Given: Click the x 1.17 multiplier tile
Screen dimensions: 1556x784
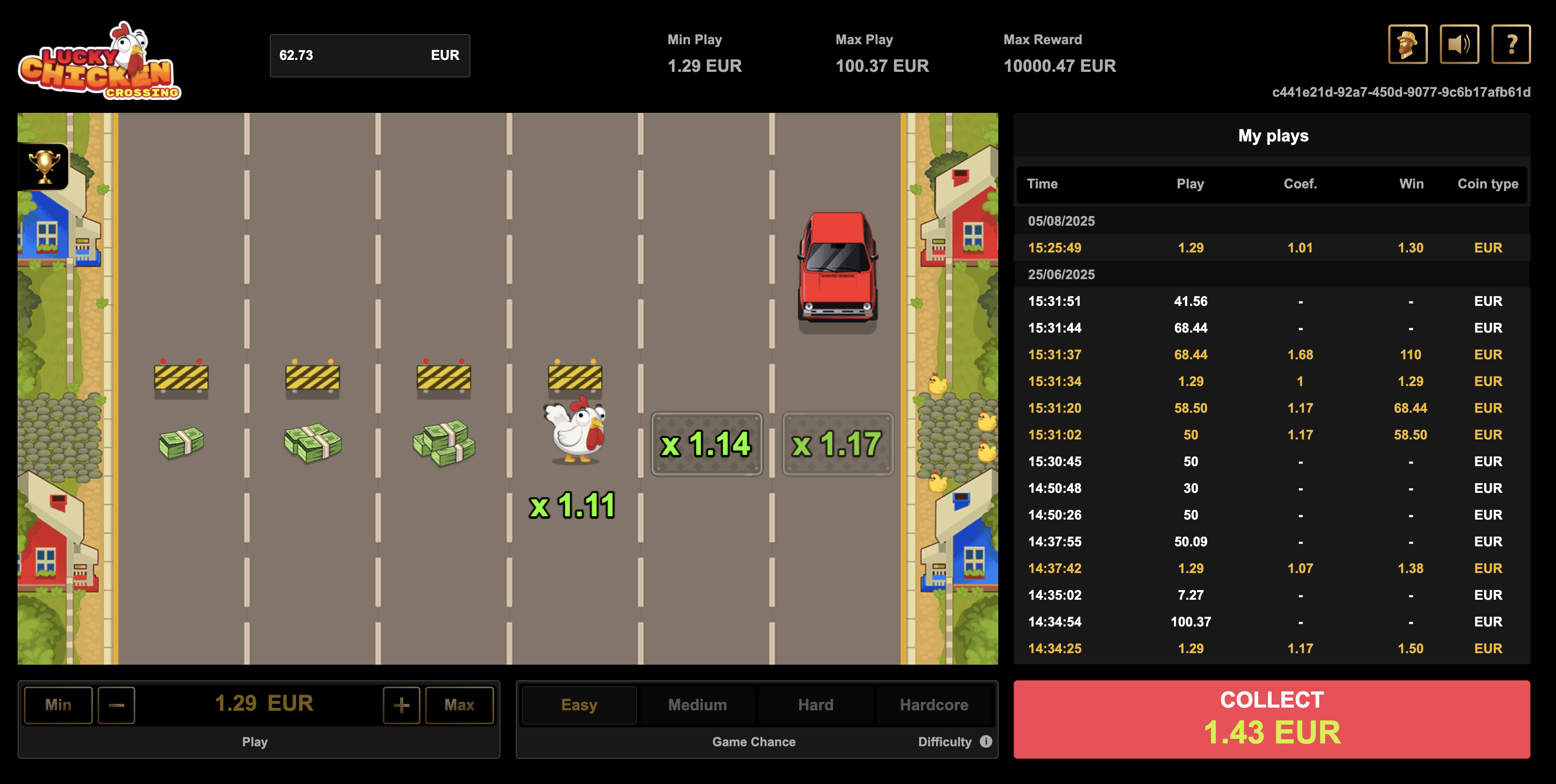Looking at the screenshot, I should click(838, 444).
